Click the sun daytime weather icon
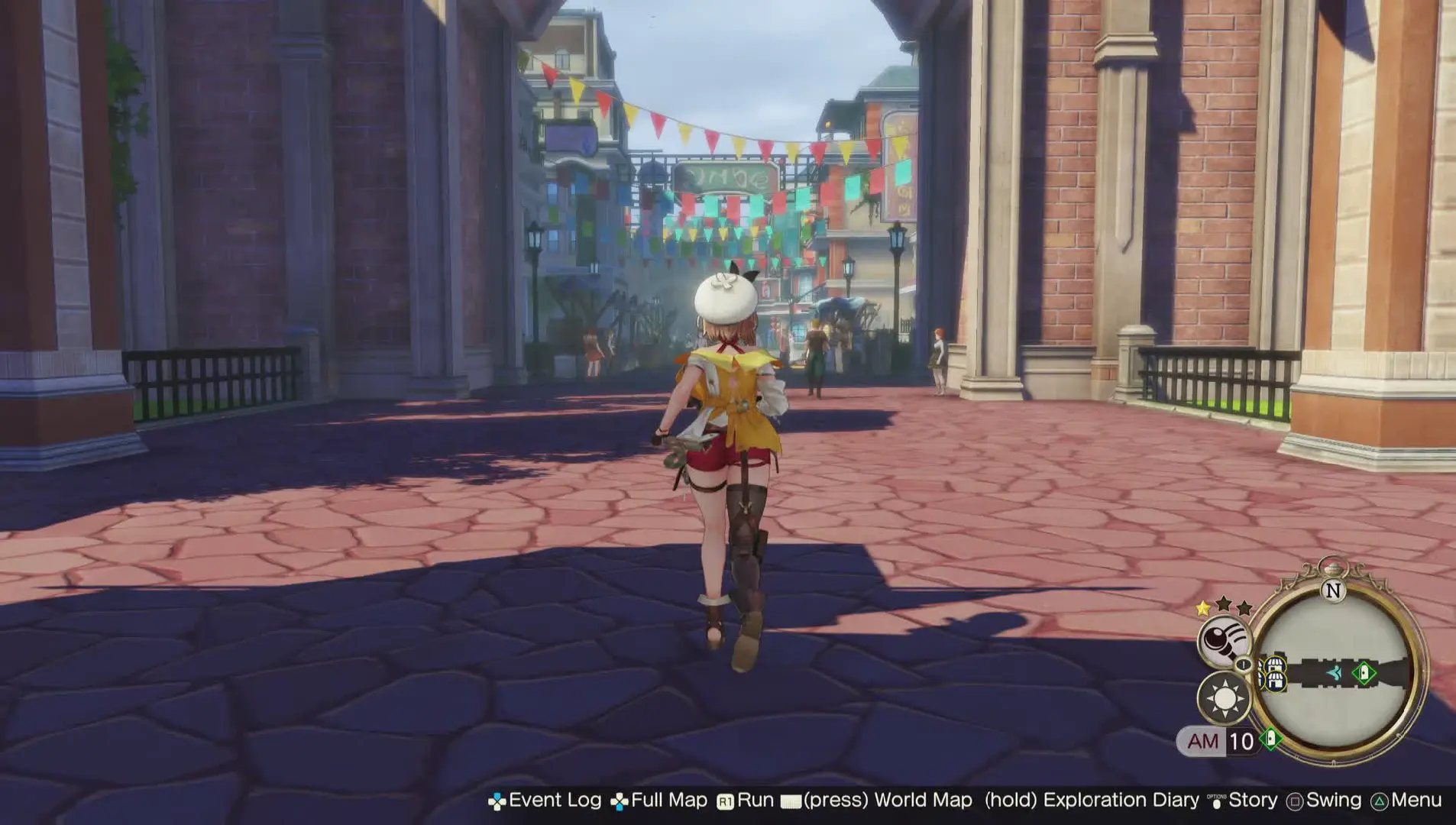This screenshot has width=1456, height=825. [1225, 698]
